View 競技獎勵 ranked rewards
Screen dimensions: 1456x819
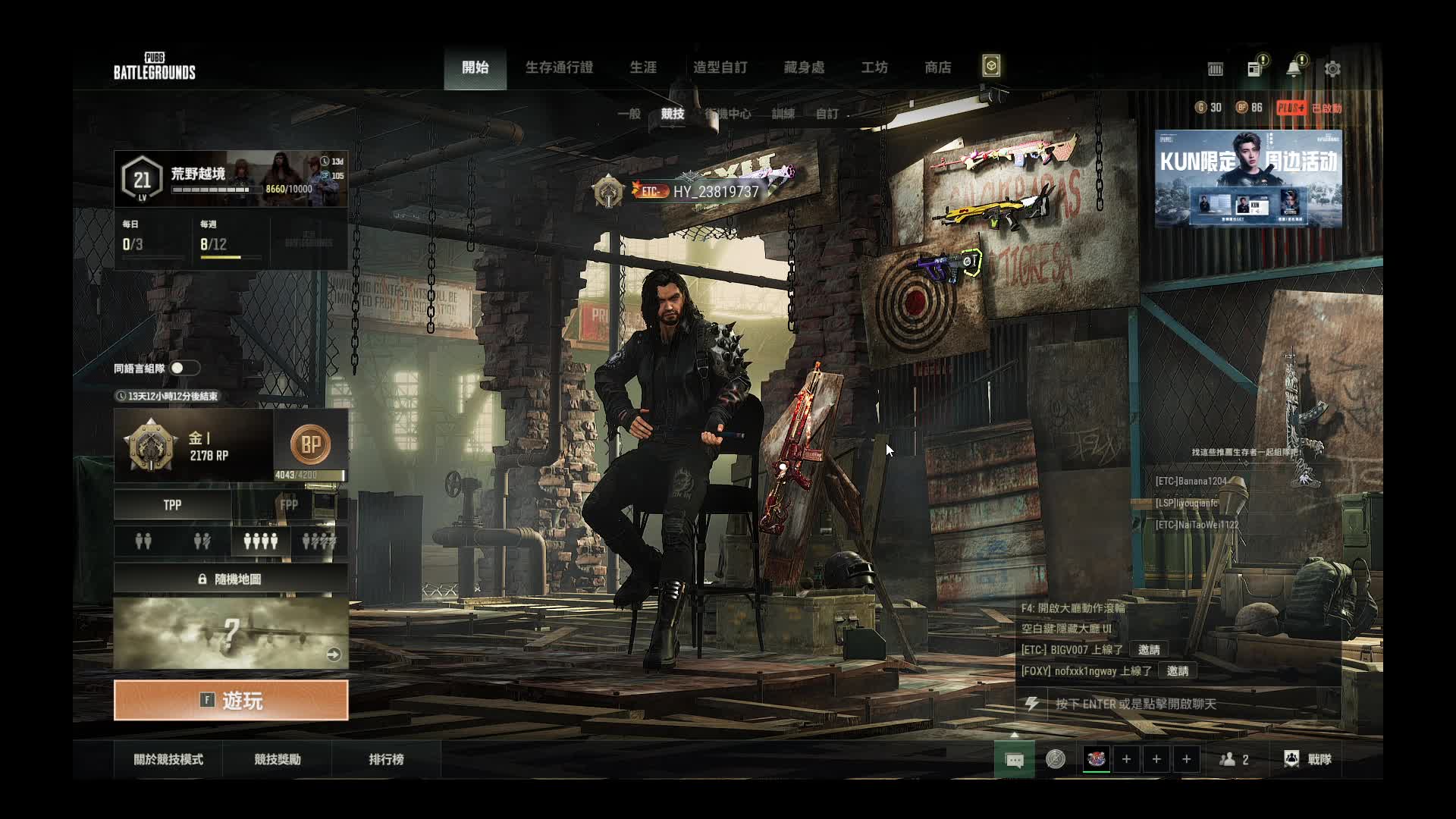click(x=278, y=759)
